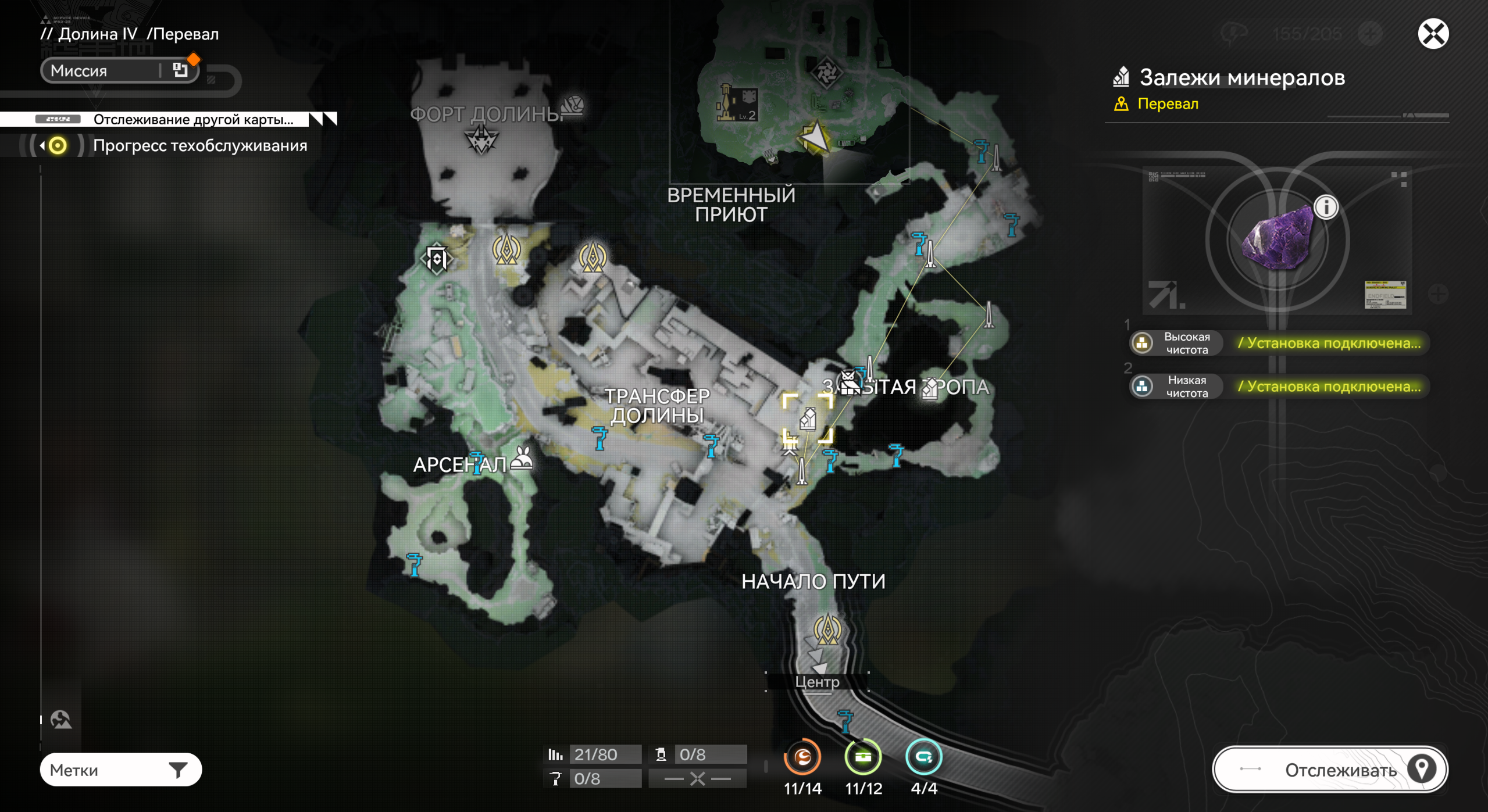Select the Высокая чистота deposit row
Screen dimensions: 1488x812
[1278, 343]
